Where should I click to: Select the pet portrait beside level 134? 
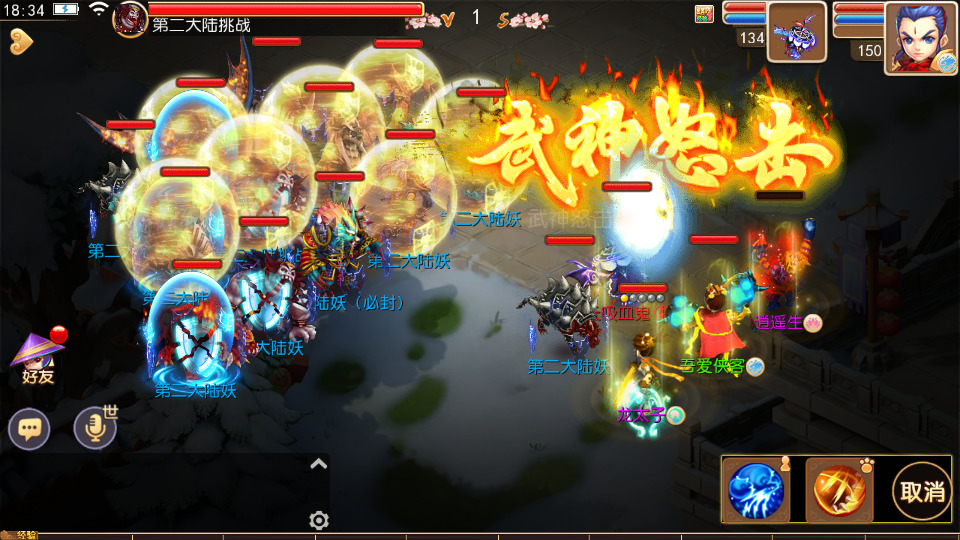(796, 32)
